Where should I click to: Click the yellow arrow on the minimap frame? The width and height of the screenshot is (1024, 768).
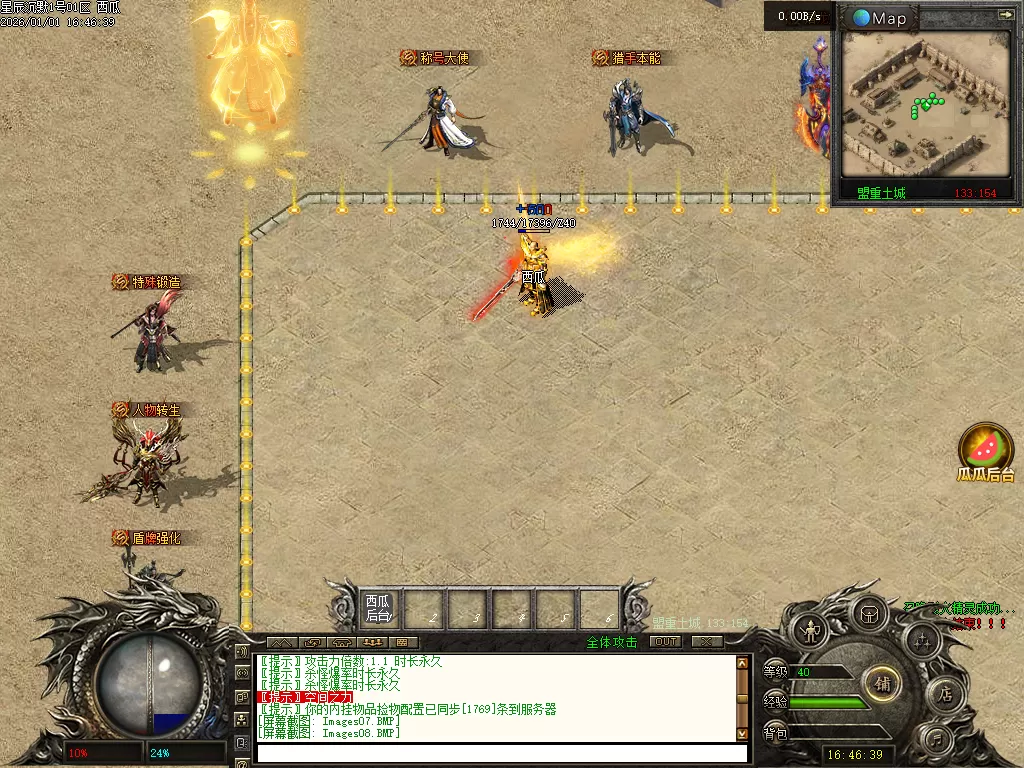[1005, 15]
